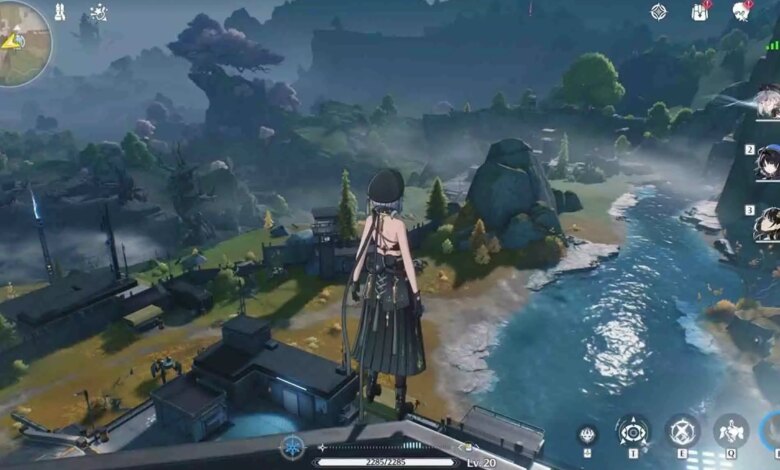Switch to party member number 2
The width and height of the screenshot is (780, 470).
[x=768, y=160]
